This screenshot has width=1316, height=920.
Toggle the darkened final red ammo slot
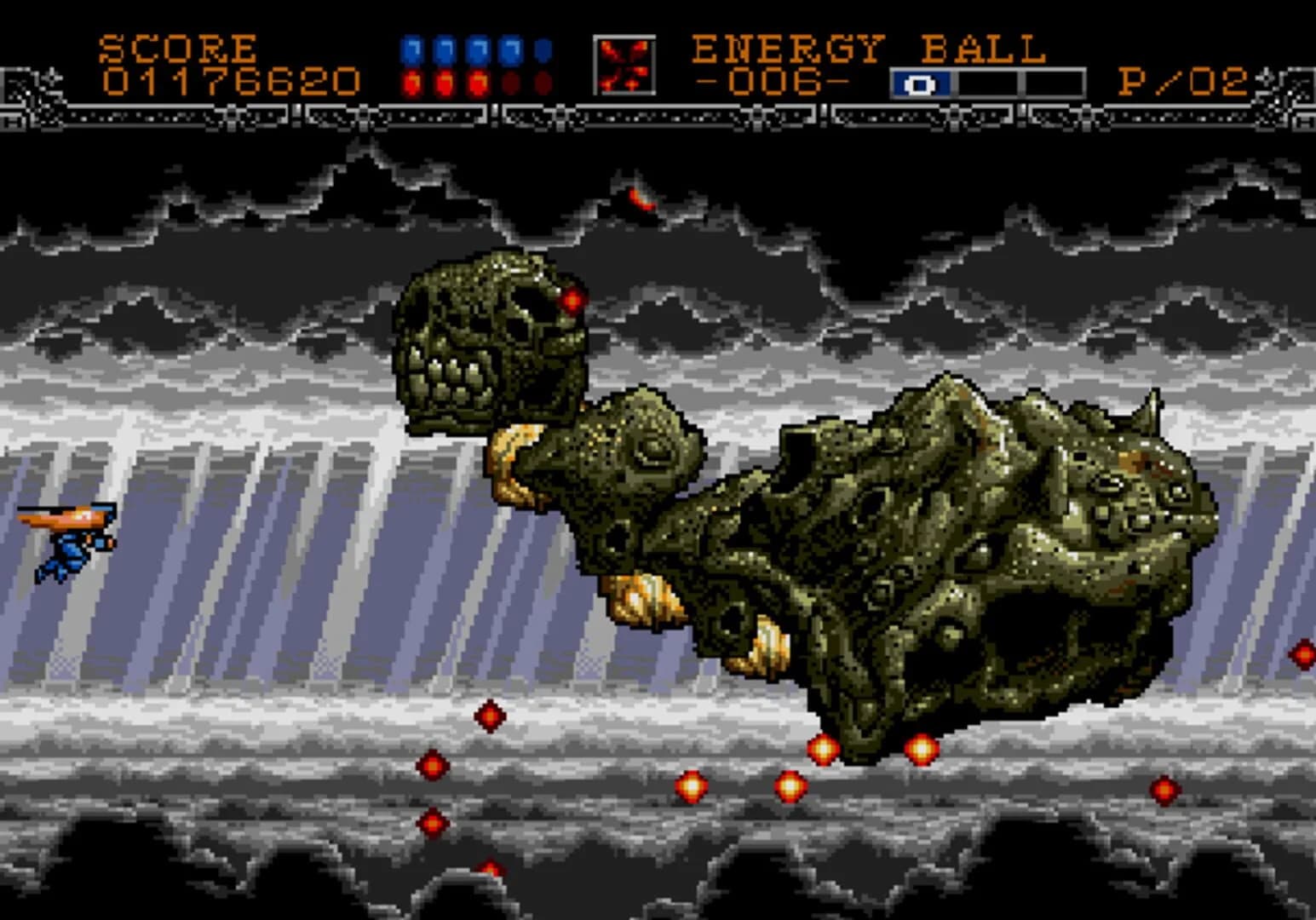click(x=543, y=81)
